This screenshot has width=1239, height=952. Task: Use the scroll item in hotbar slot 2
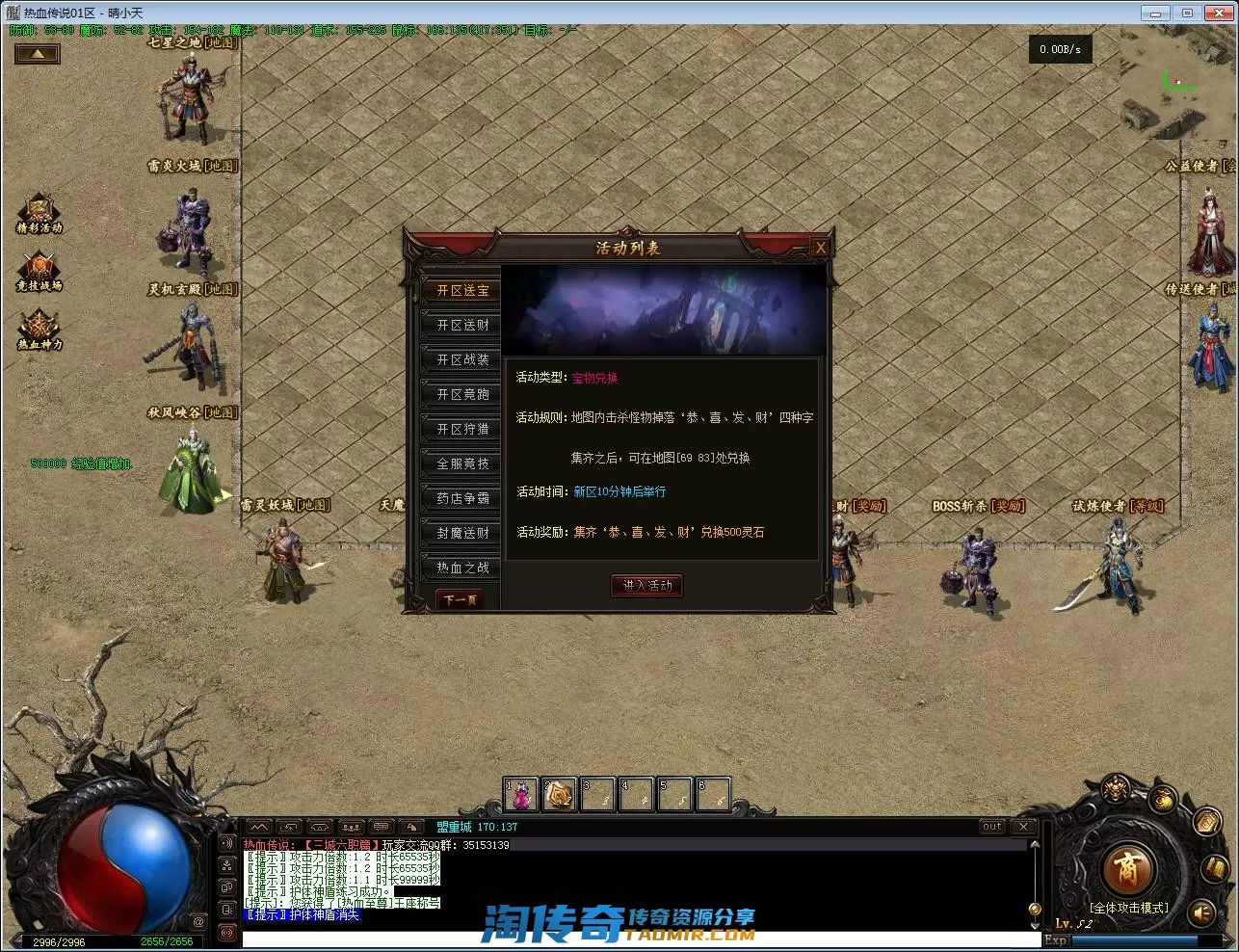click(x=559, y=795)
